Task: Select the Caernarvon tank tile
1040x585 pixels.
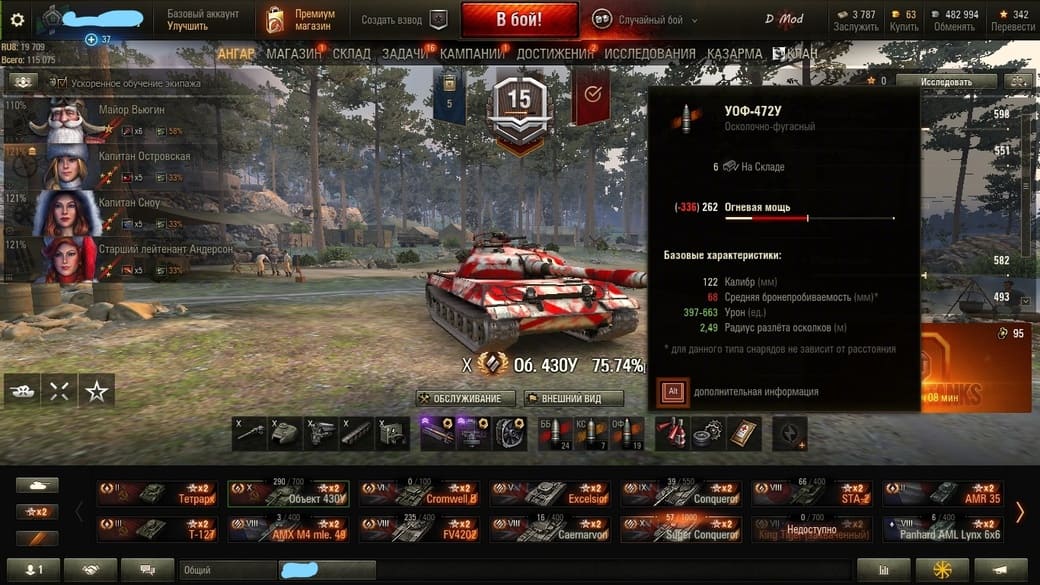Action: pos(549,529)
